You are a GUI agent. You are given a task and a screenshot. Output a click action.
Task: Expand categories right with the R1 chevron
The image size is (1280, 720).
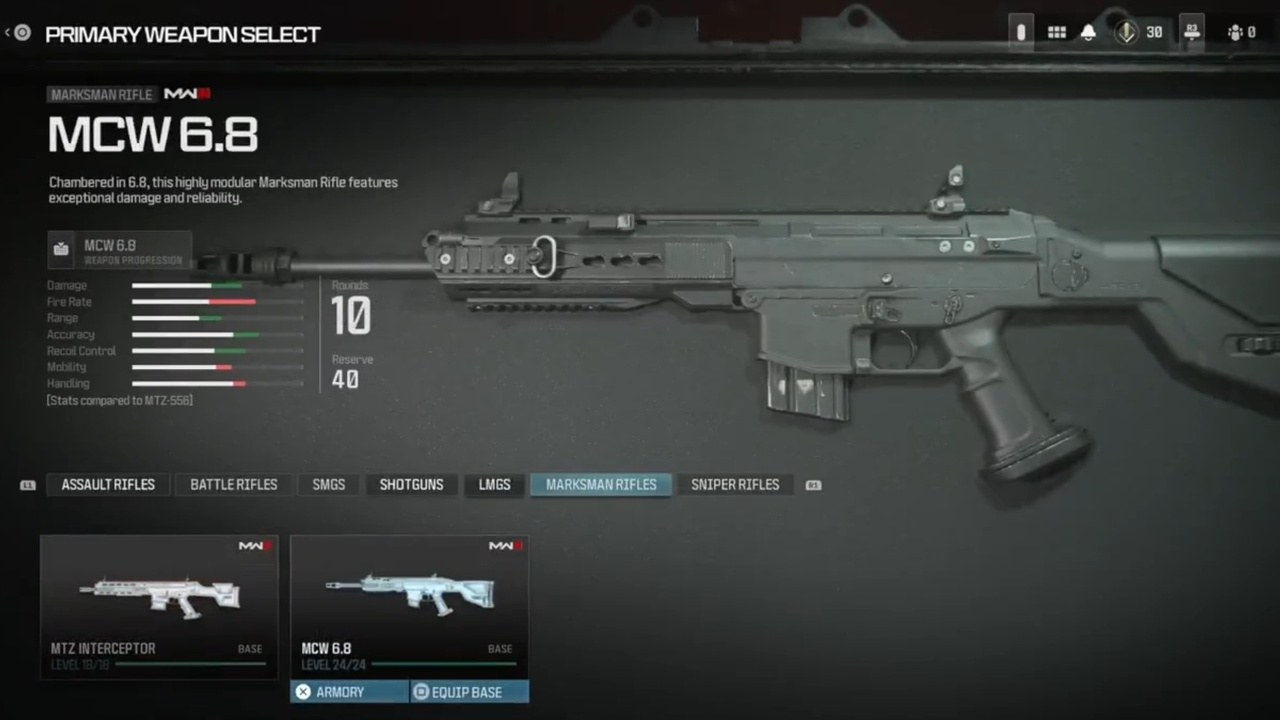coord(813,484)
